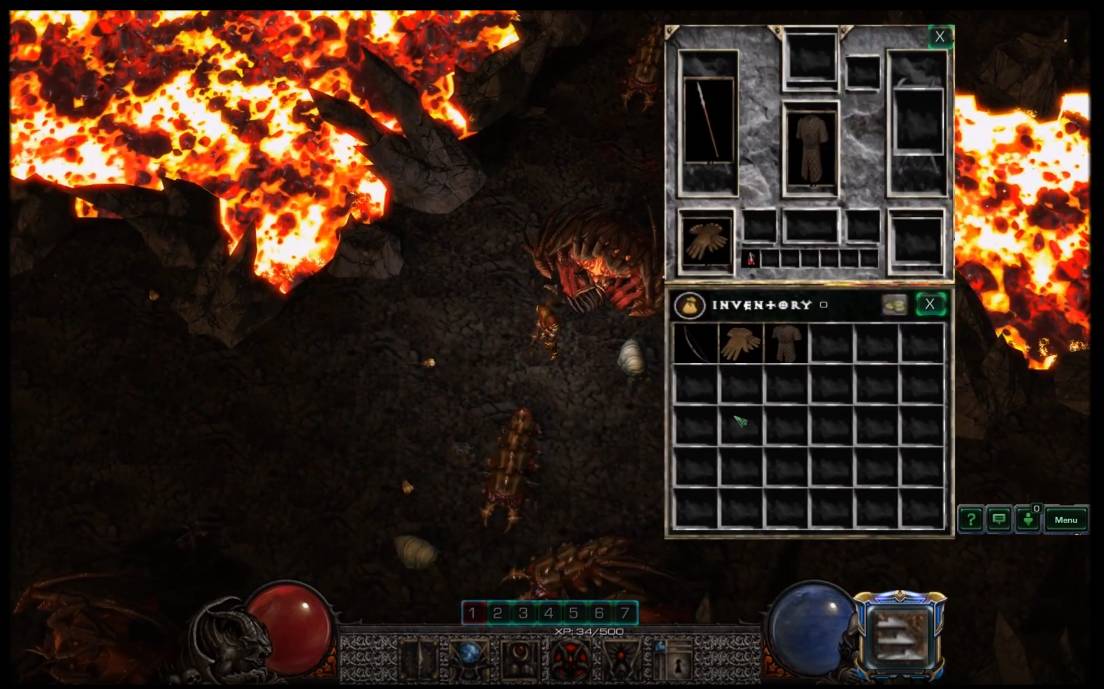
Task: Click the green player social button
Action: click(x=1027, y=519)
